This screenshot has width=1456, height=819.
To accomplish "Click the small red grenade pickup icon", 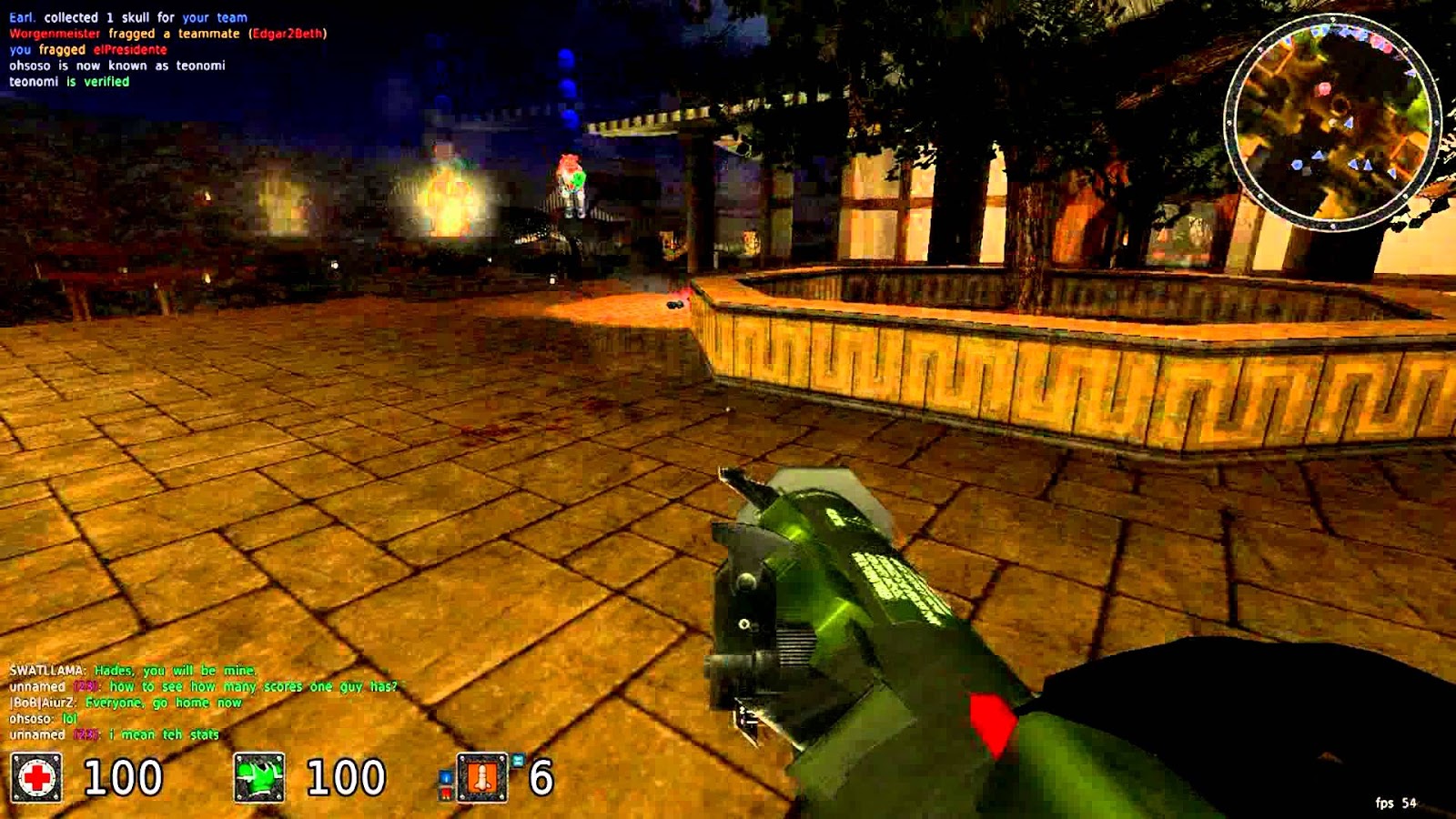I will click(445, 794).
